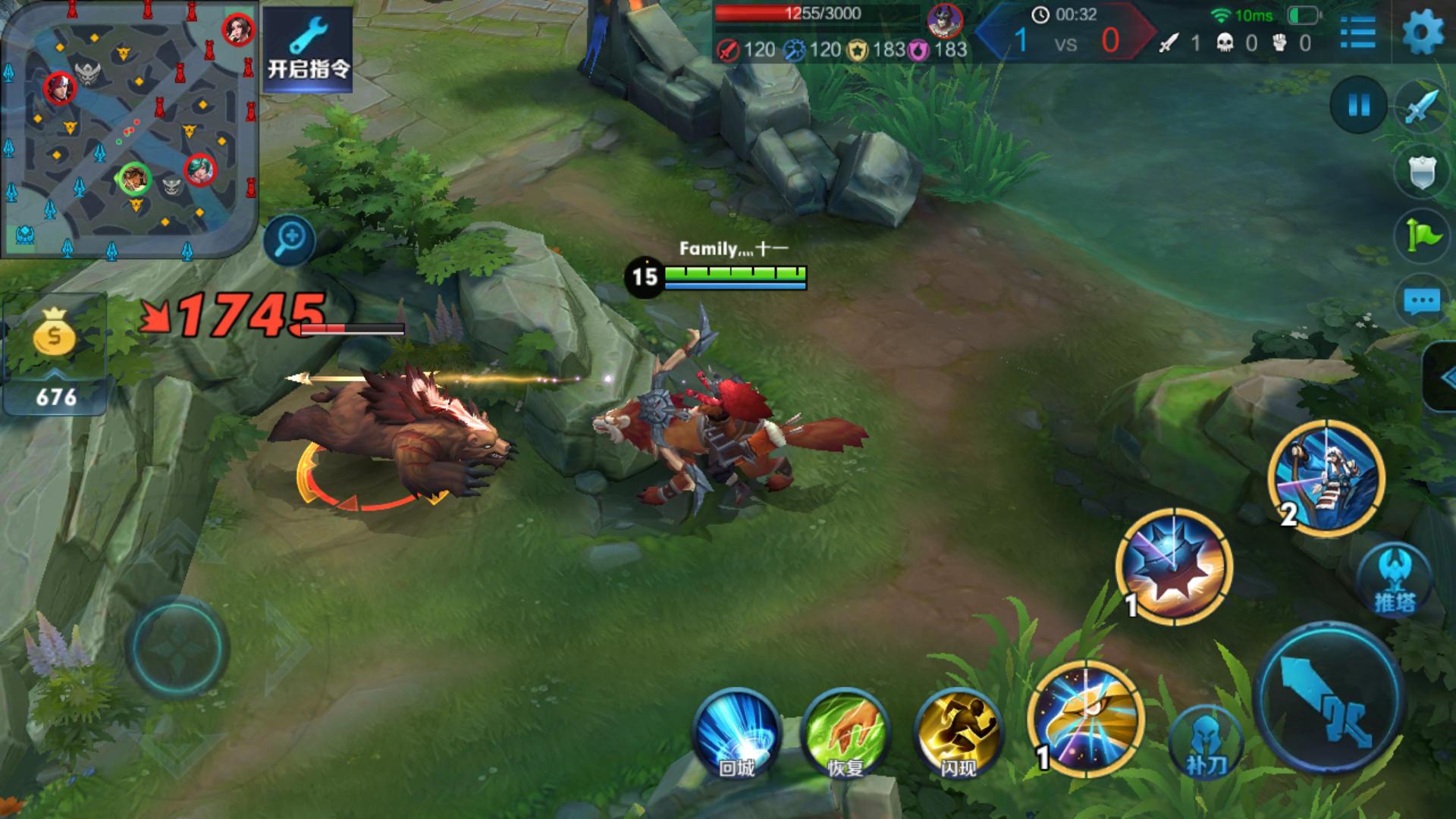Cast the 闪现 flash spell

(x=959, y=733)
